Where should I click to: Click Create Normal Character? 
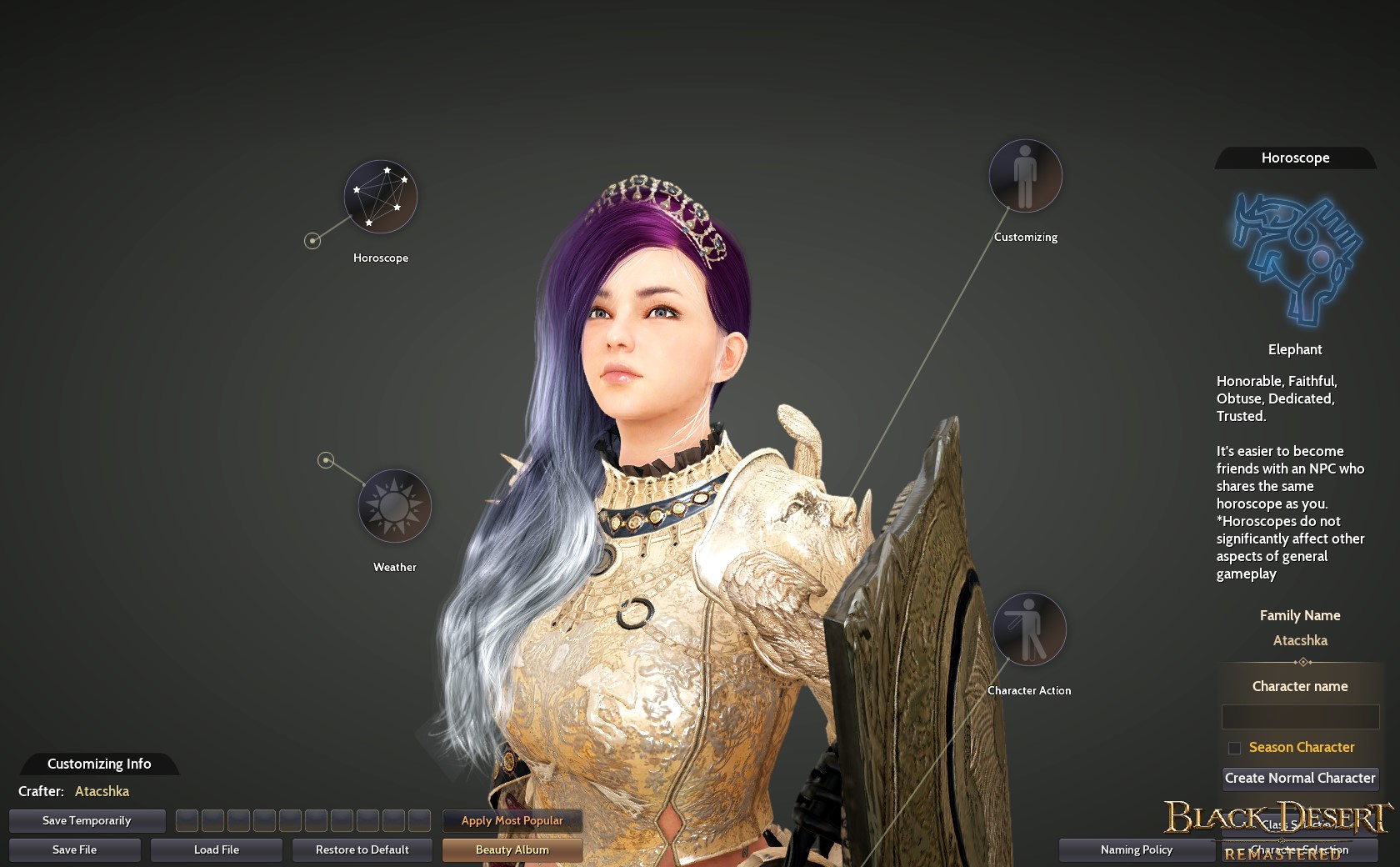click(1300, 778)
